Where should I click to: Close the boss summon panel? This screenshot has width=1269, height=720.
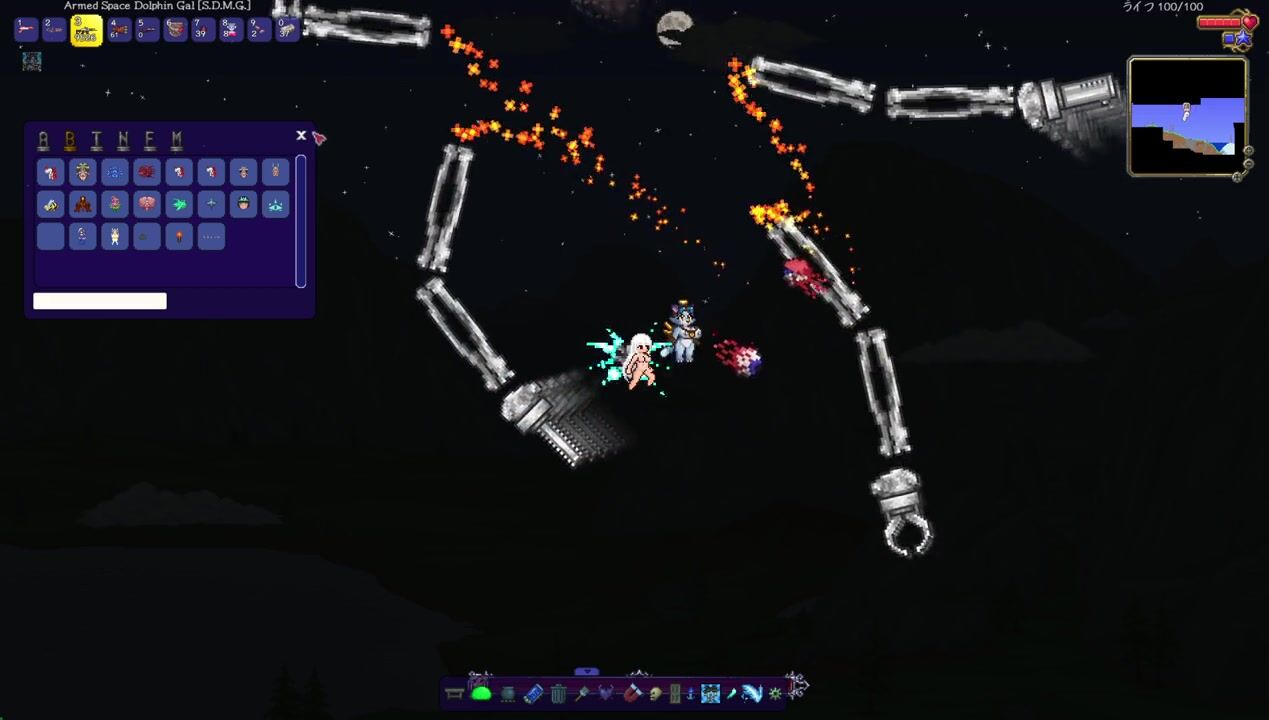point(301,136)
